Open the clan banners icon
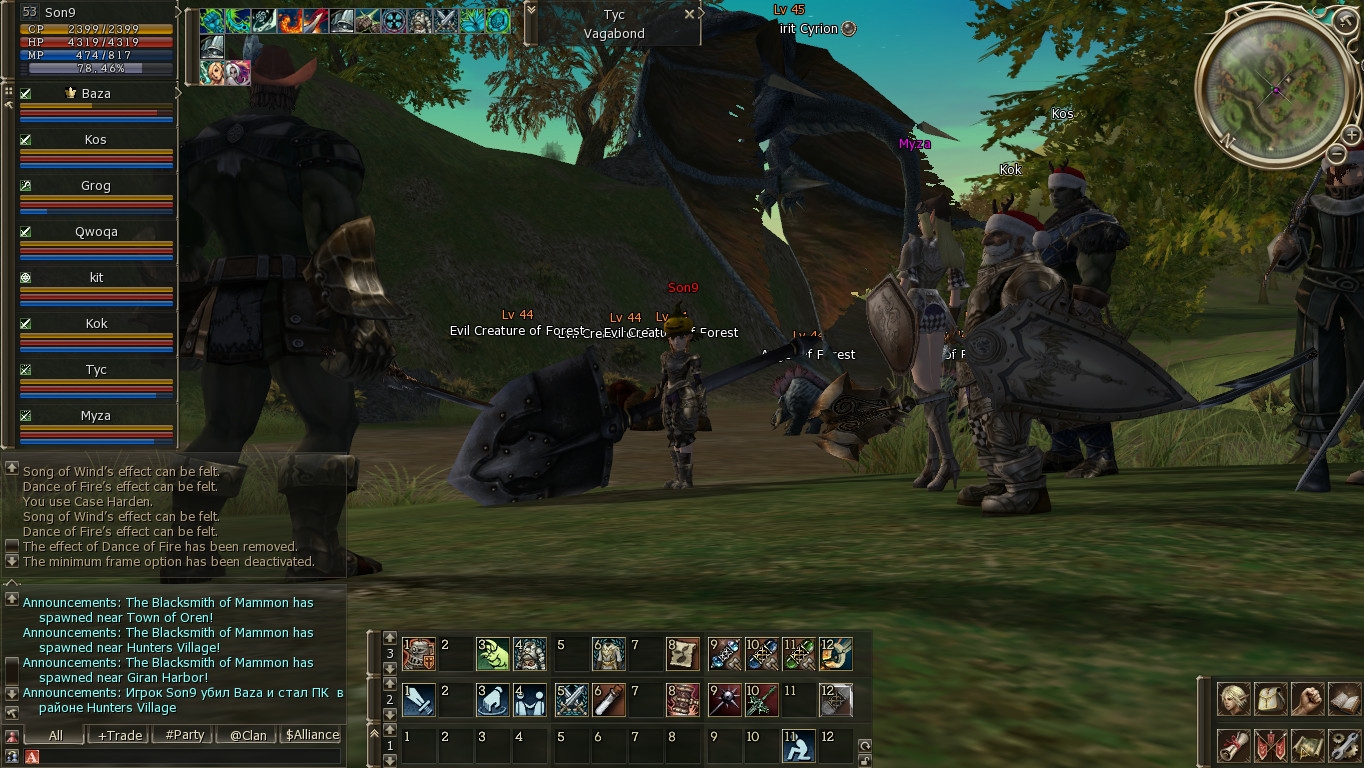Viewport: 1364px width, 768px height. click(x=1270, y=745)
